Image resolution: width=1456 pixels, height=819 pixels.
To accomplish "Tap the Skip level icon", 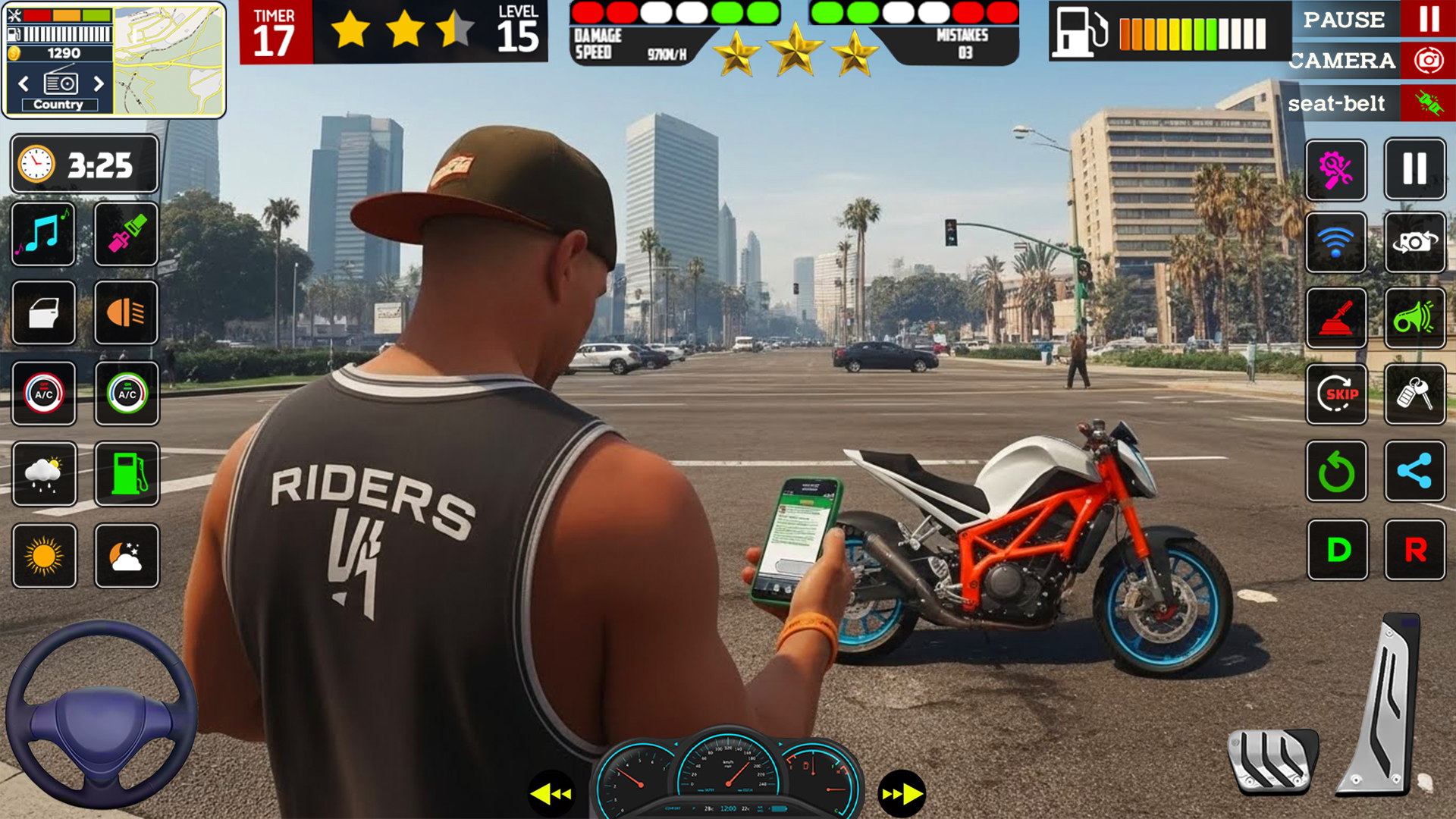I will point(1336,394).
